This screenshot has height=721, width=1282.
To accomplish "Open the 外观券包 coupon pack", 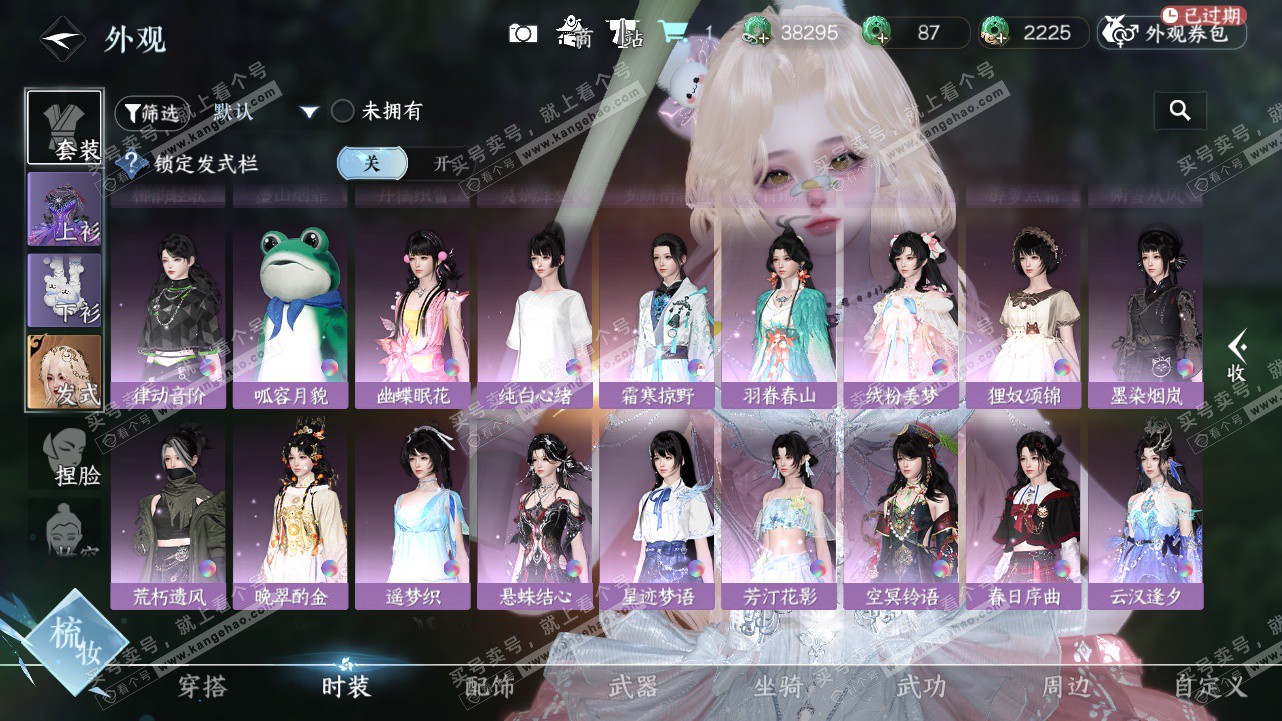I will [1172, 34].
